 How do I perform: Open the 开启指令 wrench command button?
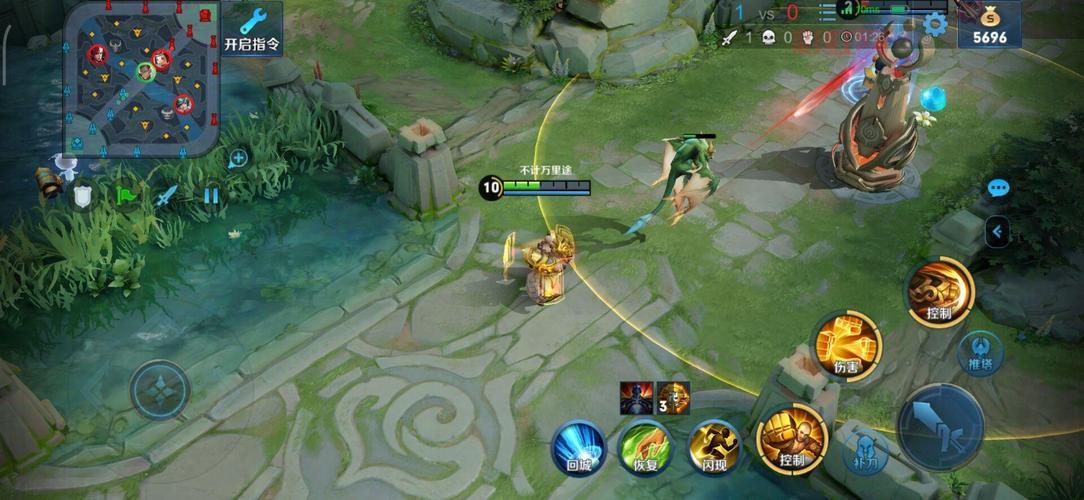pyautogui.click(x=252, y=29)
